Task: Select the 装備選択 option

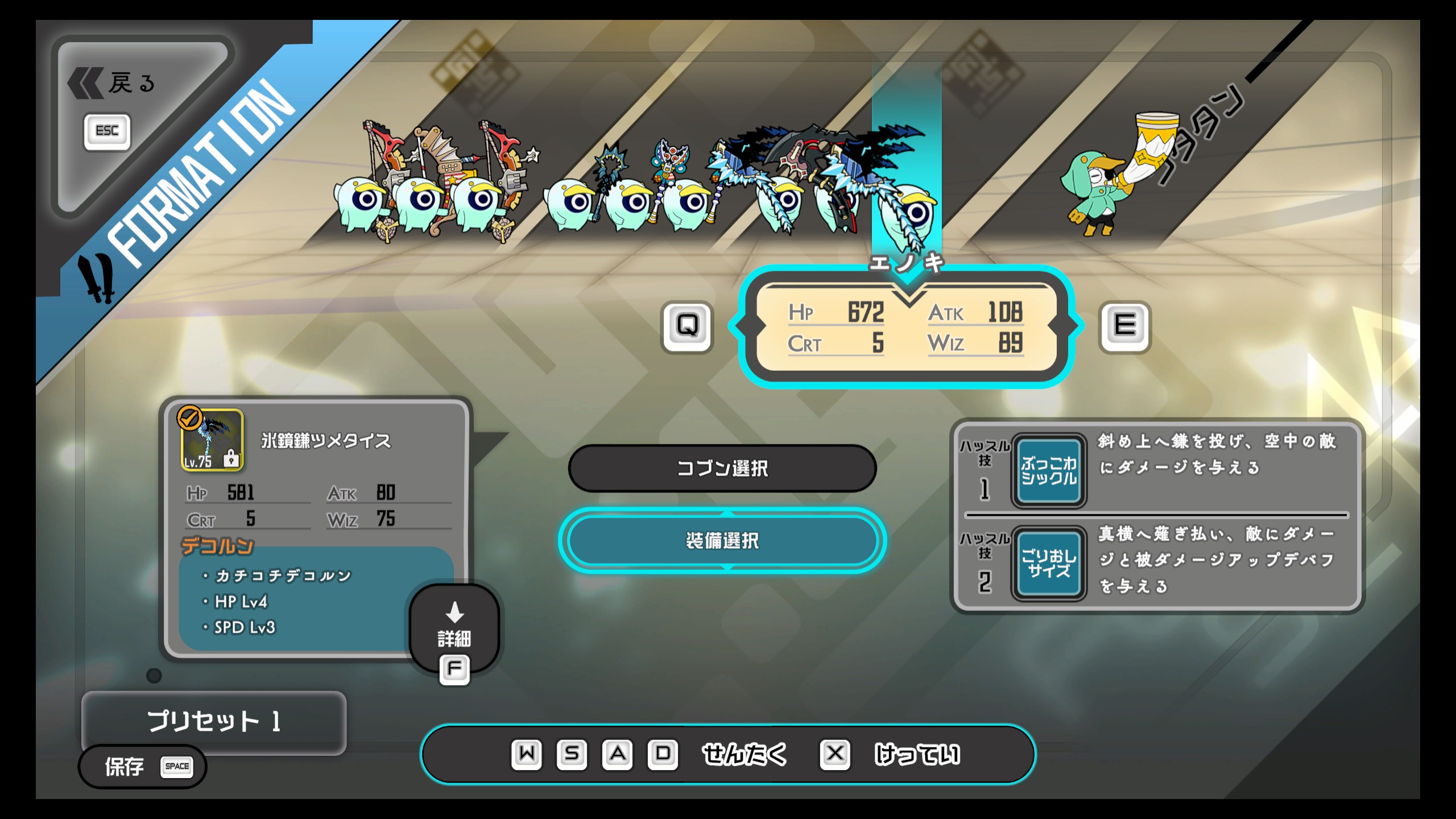Action: pos(722,540)
